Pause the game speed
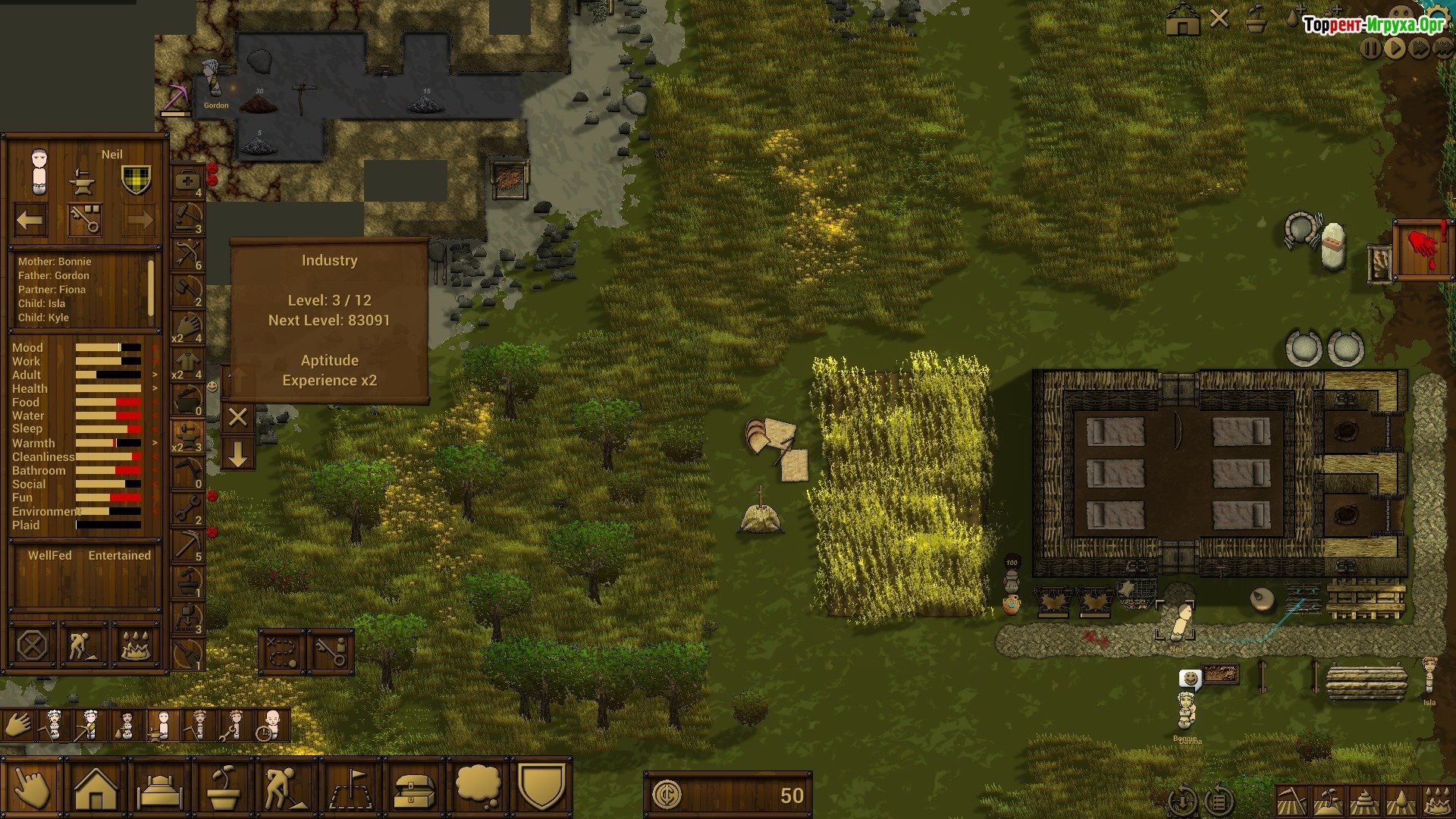Image resolution: width=1456 pixels, height=819 pixels. tap(1370, 49)
